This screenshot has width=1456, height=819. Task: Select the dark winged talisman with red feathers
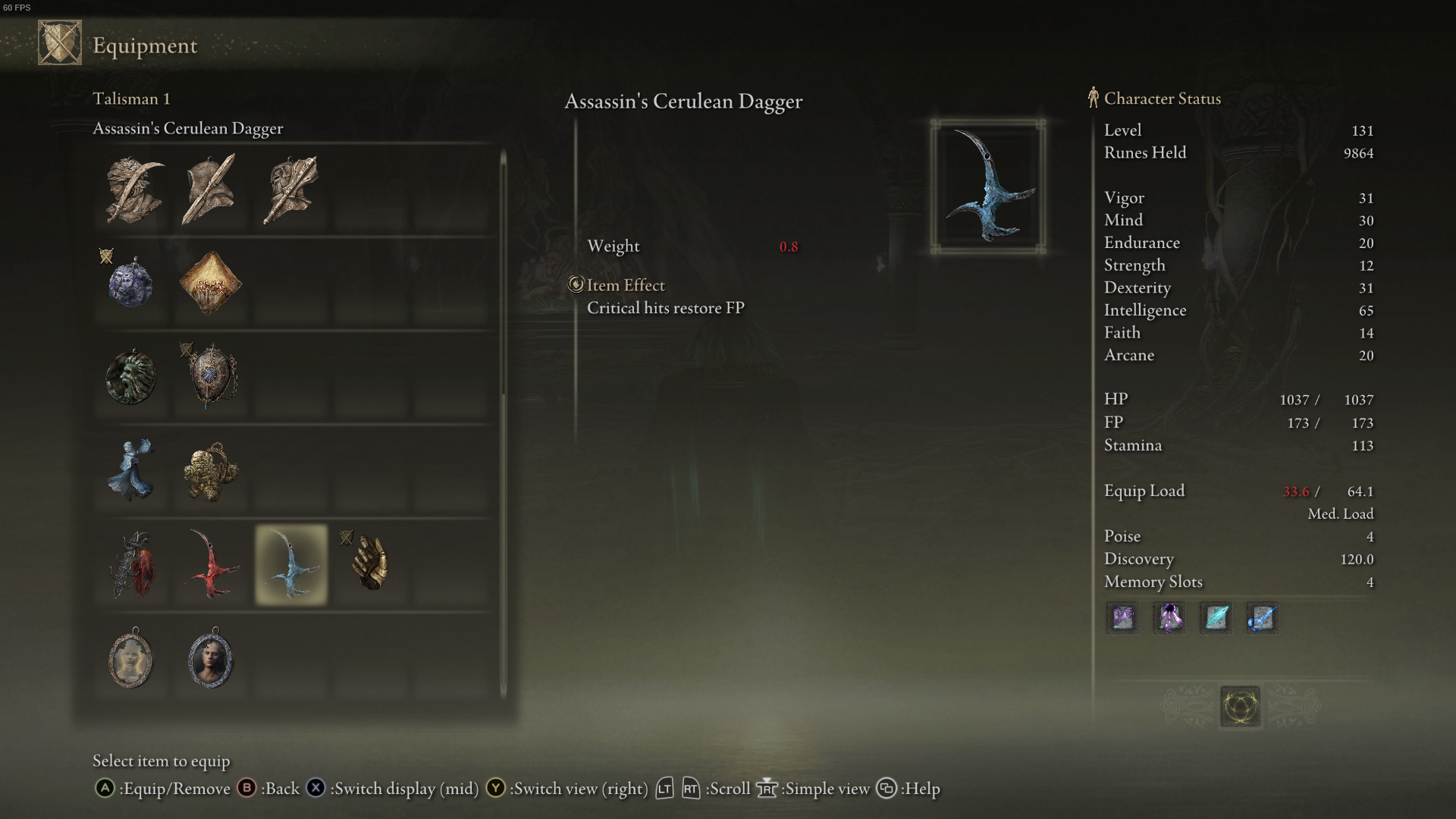coord(131,566)
